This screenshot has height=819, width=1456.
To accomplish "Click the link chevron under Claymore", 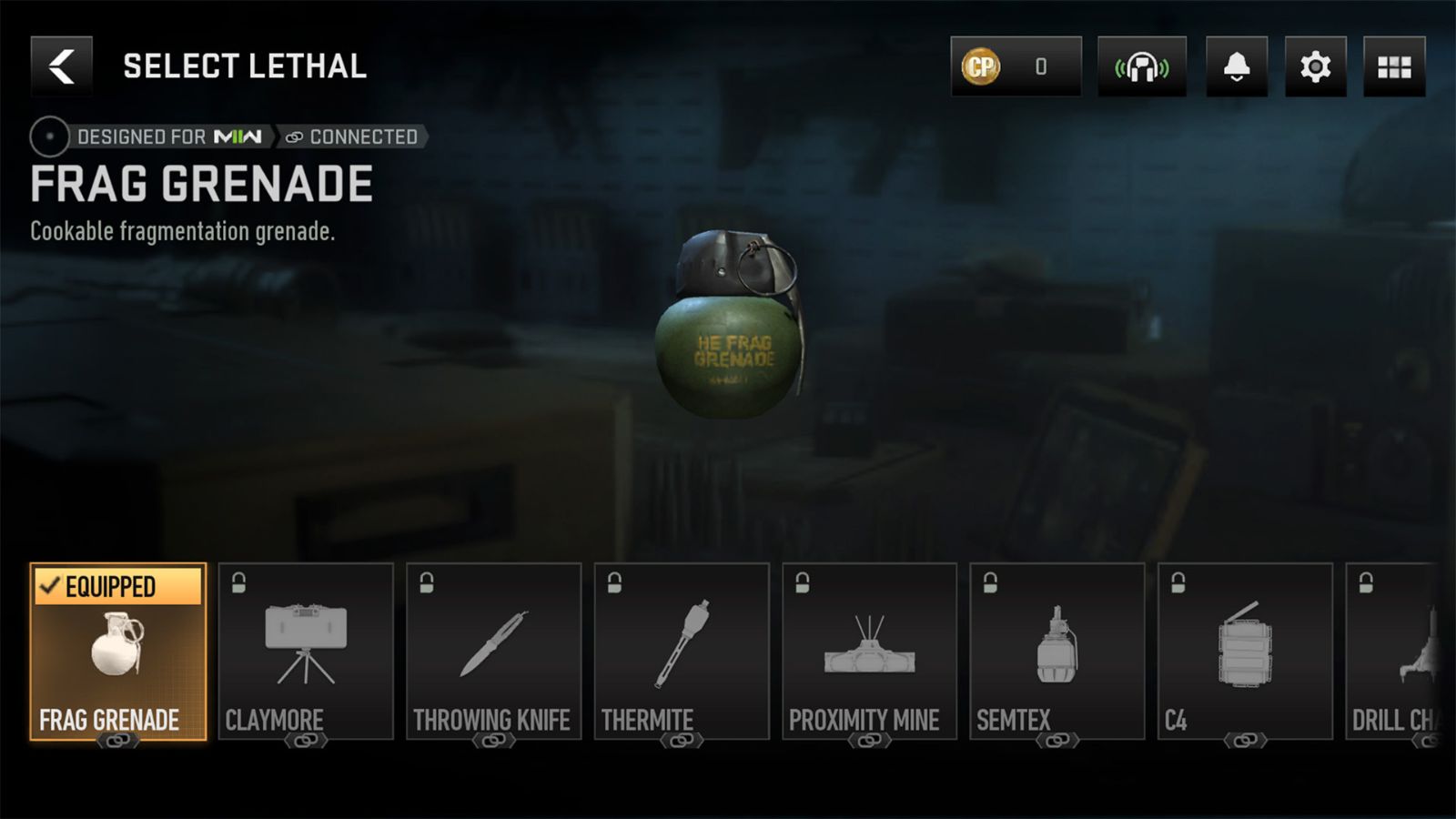I will [x=307, y=741].
